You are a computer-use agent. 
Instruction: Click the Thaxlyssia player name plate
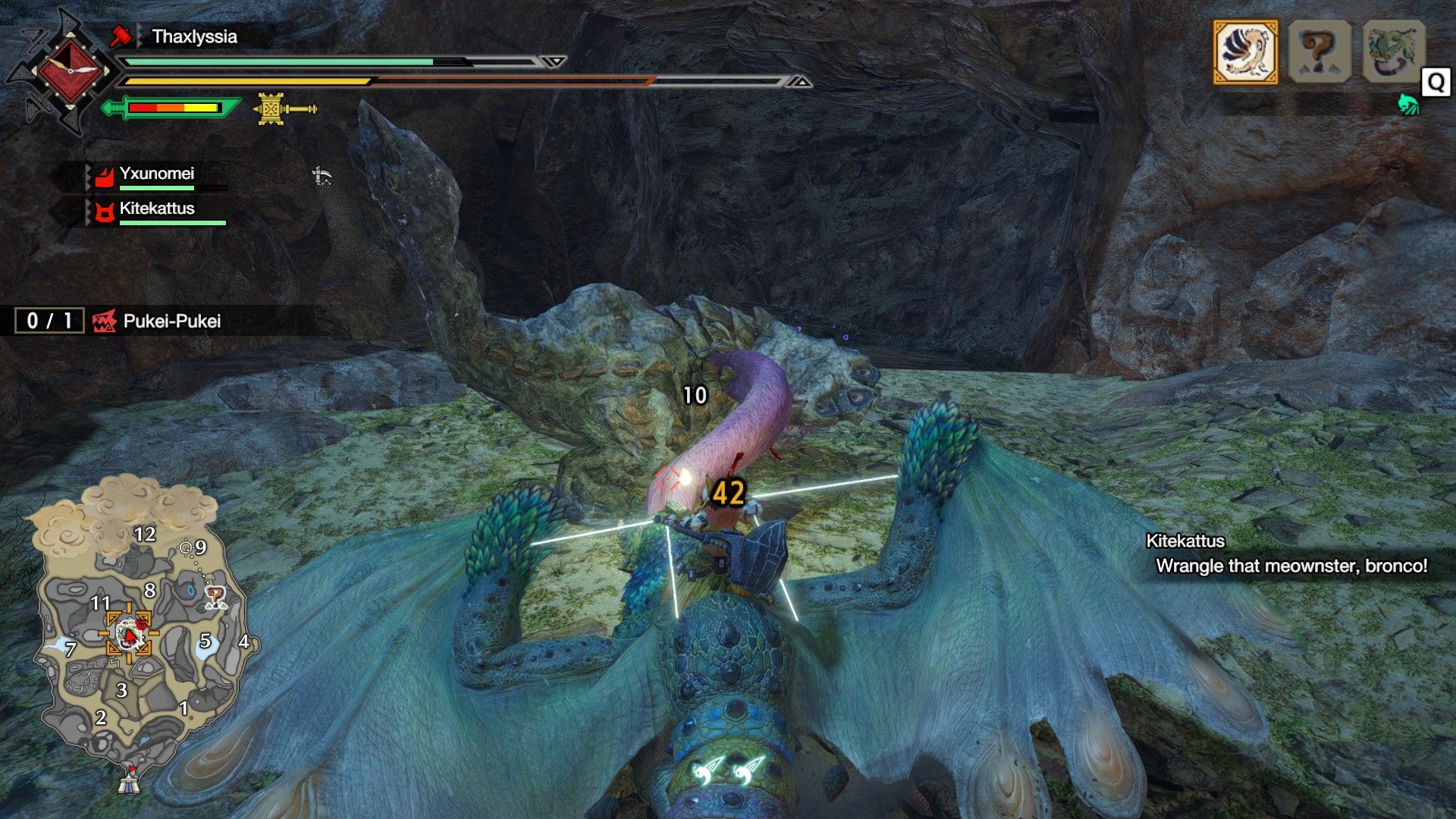(x=194, y=36)
